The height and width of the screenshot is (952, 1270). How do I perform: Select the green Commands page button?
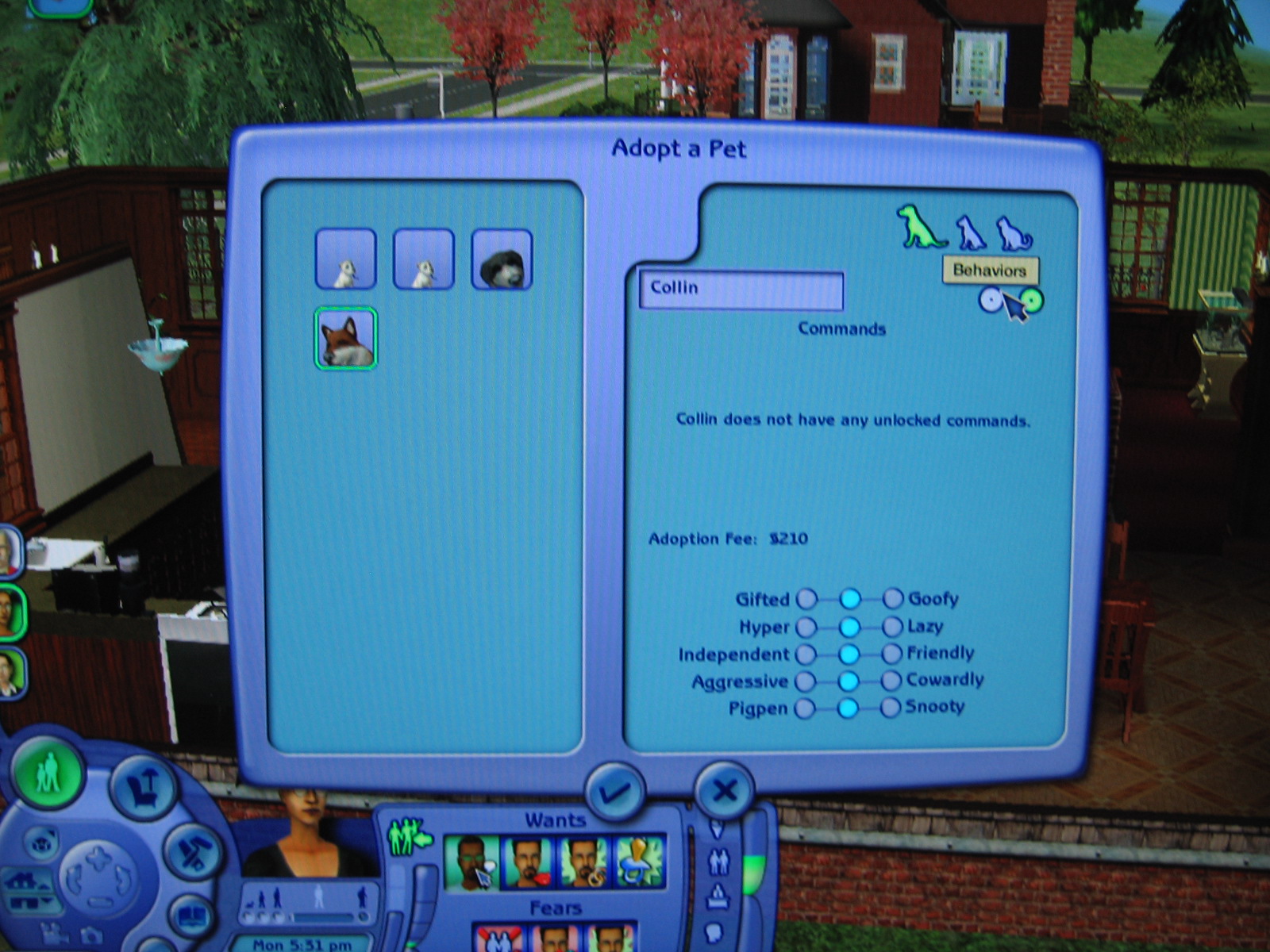point(1030,300)
